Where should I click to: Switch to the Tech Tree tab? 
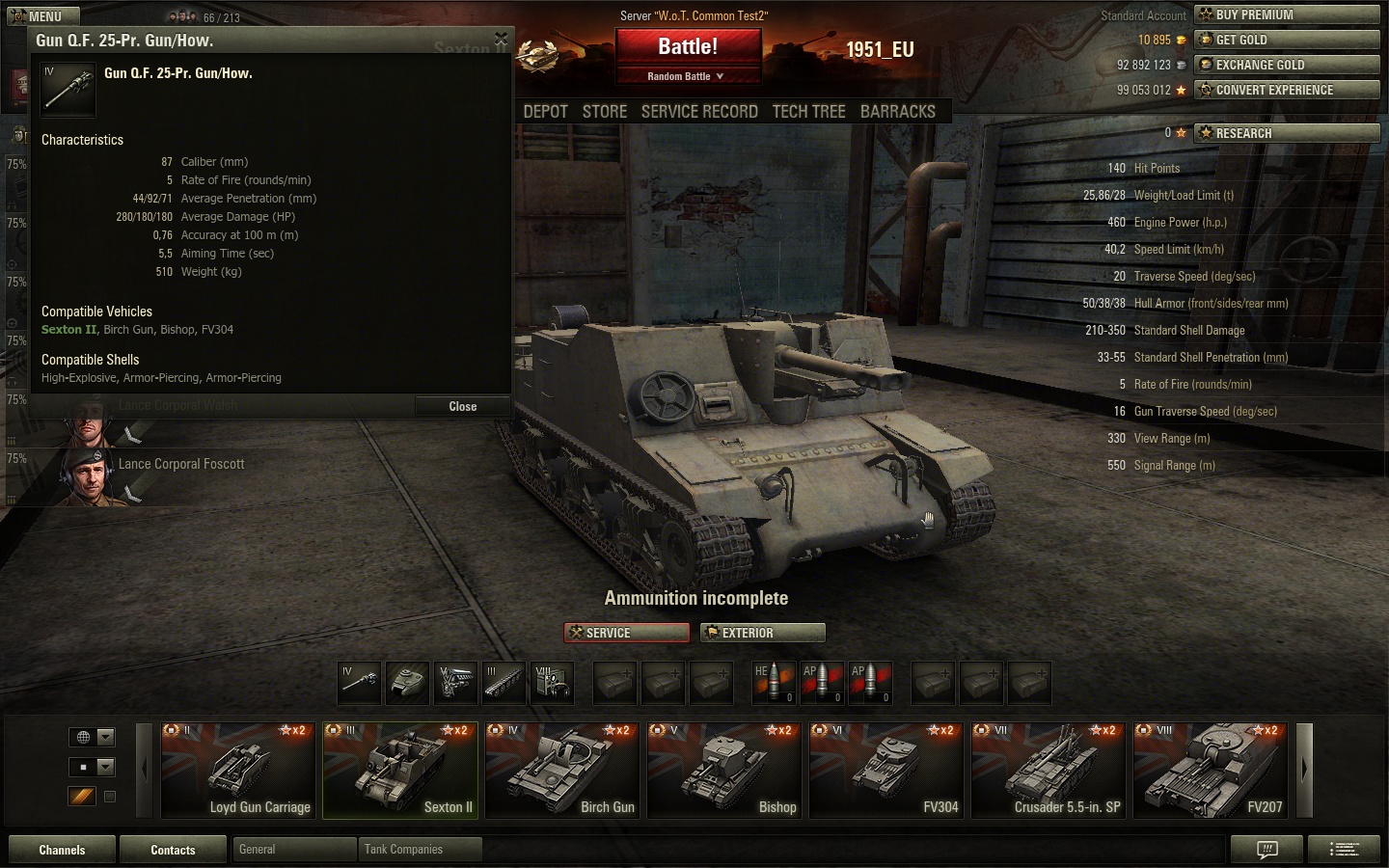coord(808,112)
